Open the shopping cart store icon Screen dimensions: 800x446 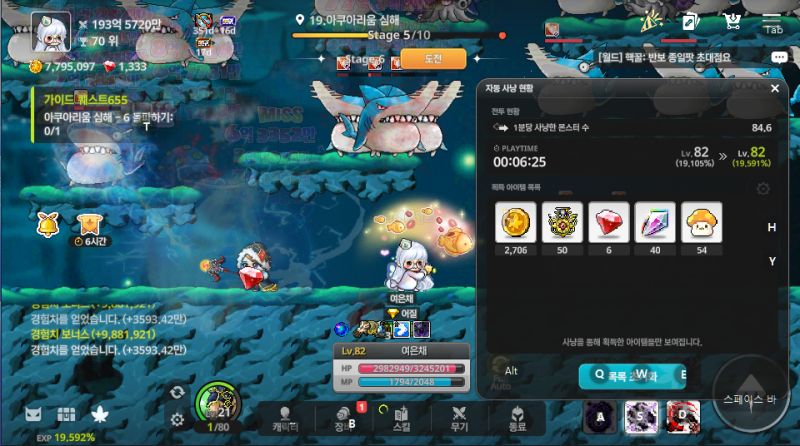pos(732,21)
